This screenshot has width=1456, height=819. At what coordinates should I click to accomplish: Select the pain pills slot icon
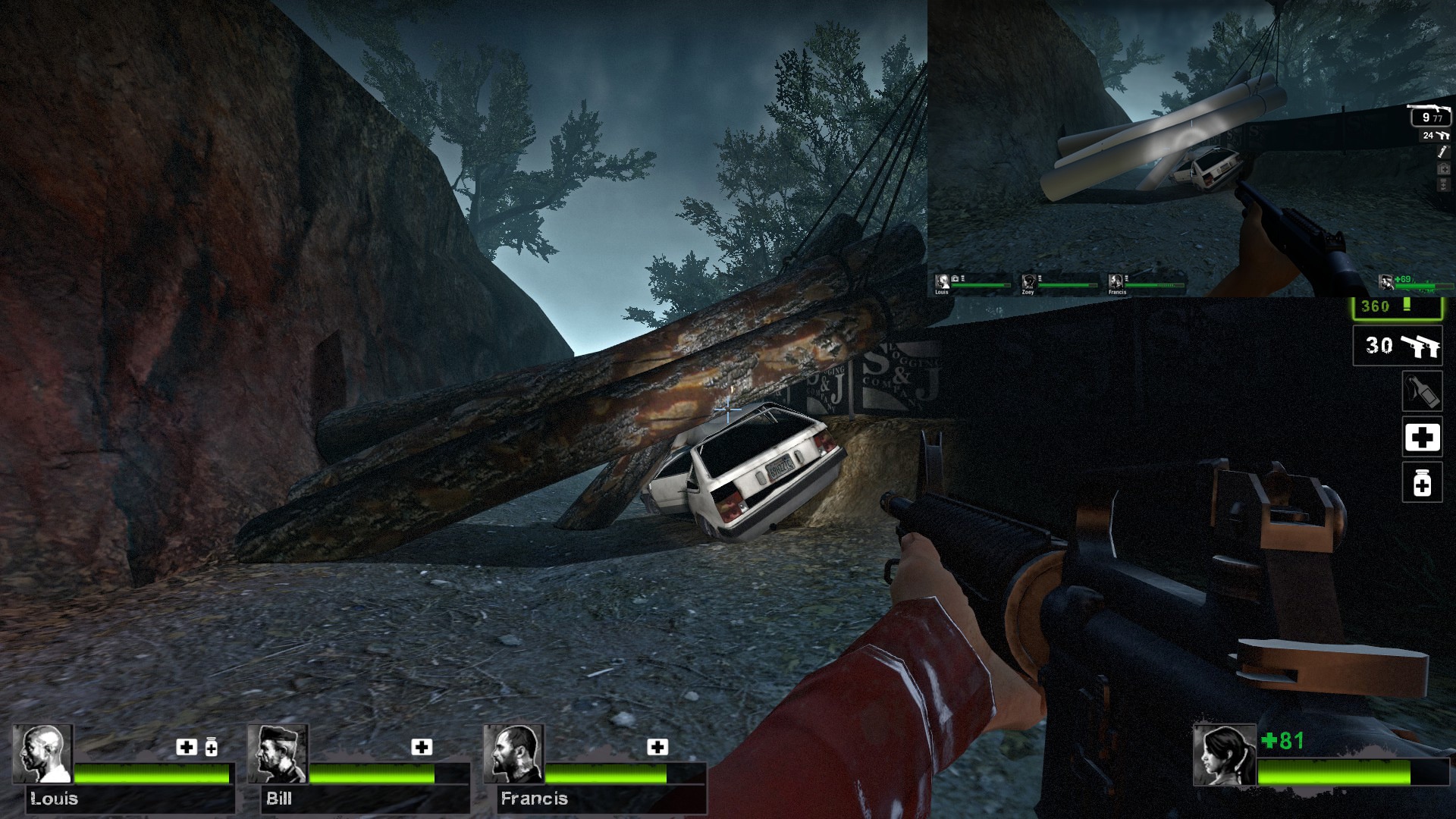click(x=1423, y=483)
